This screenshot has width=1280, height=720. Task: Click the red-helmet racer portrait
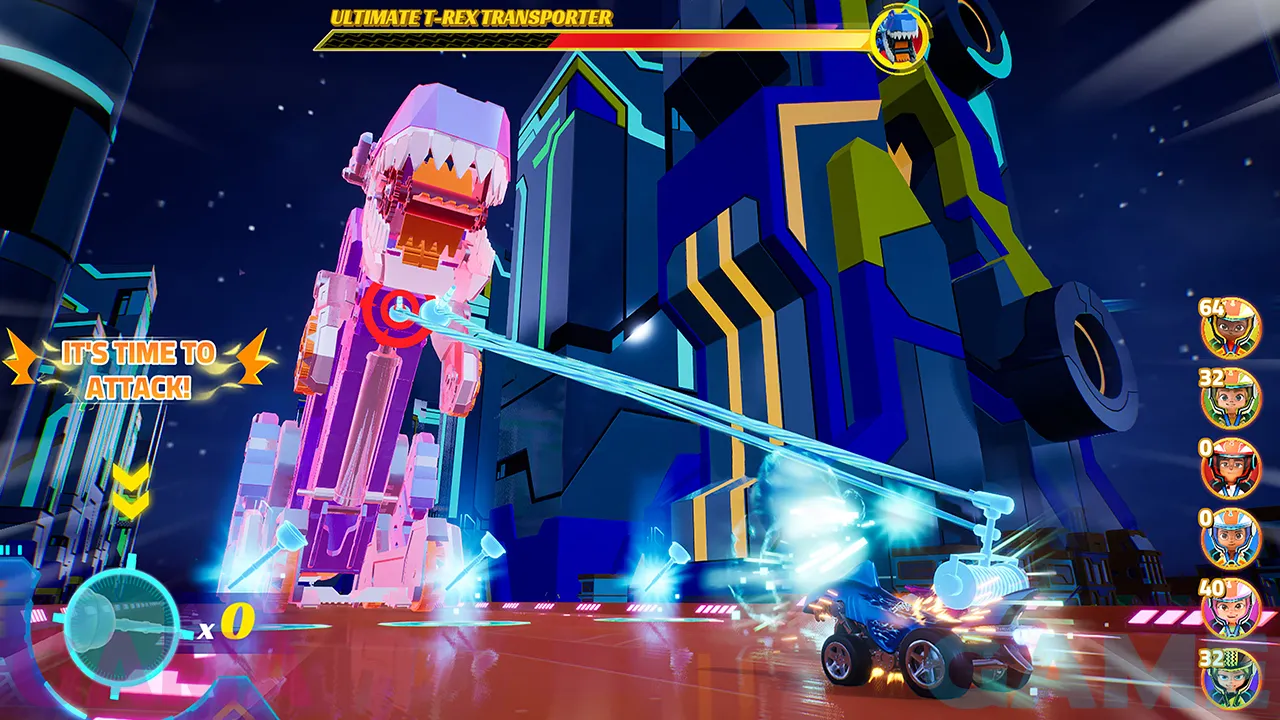pos(1231,469)
